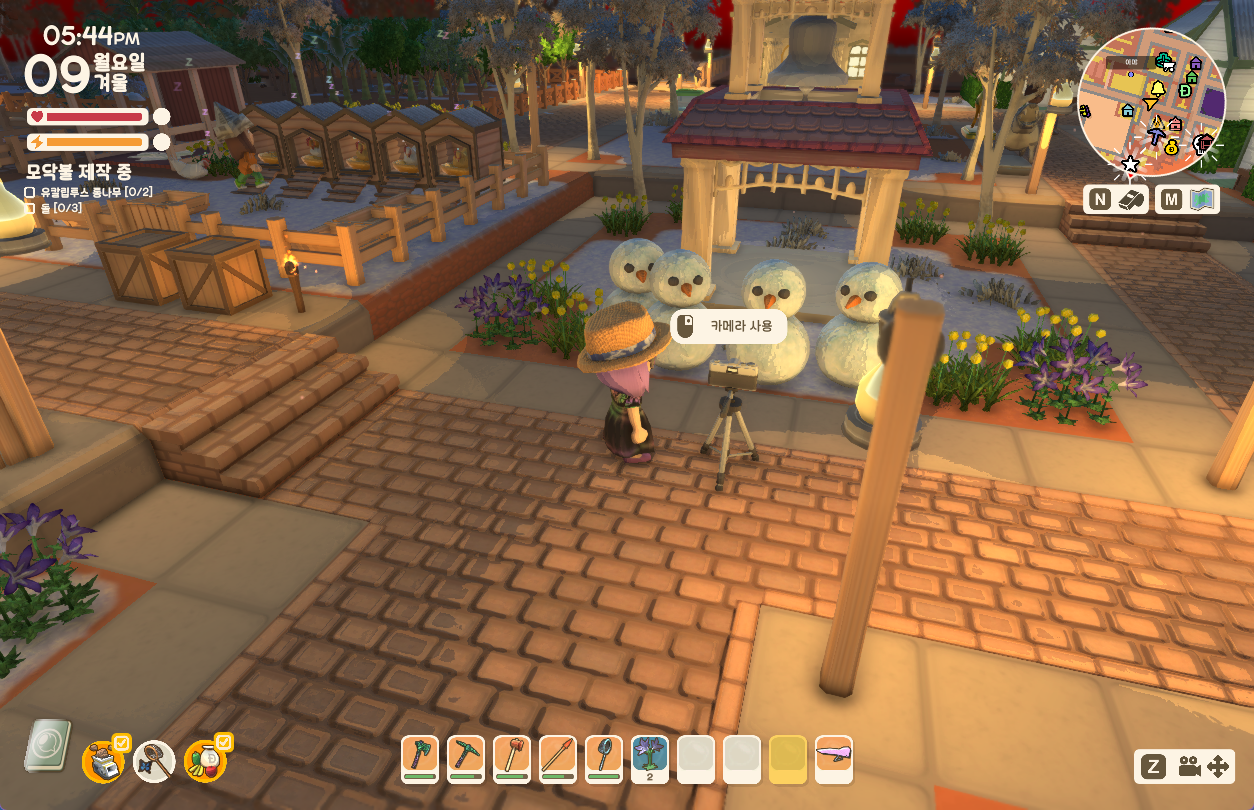This screenshot has width=1254, height=810.
Task: Open the circular minimap
Action: (1151, 101)
